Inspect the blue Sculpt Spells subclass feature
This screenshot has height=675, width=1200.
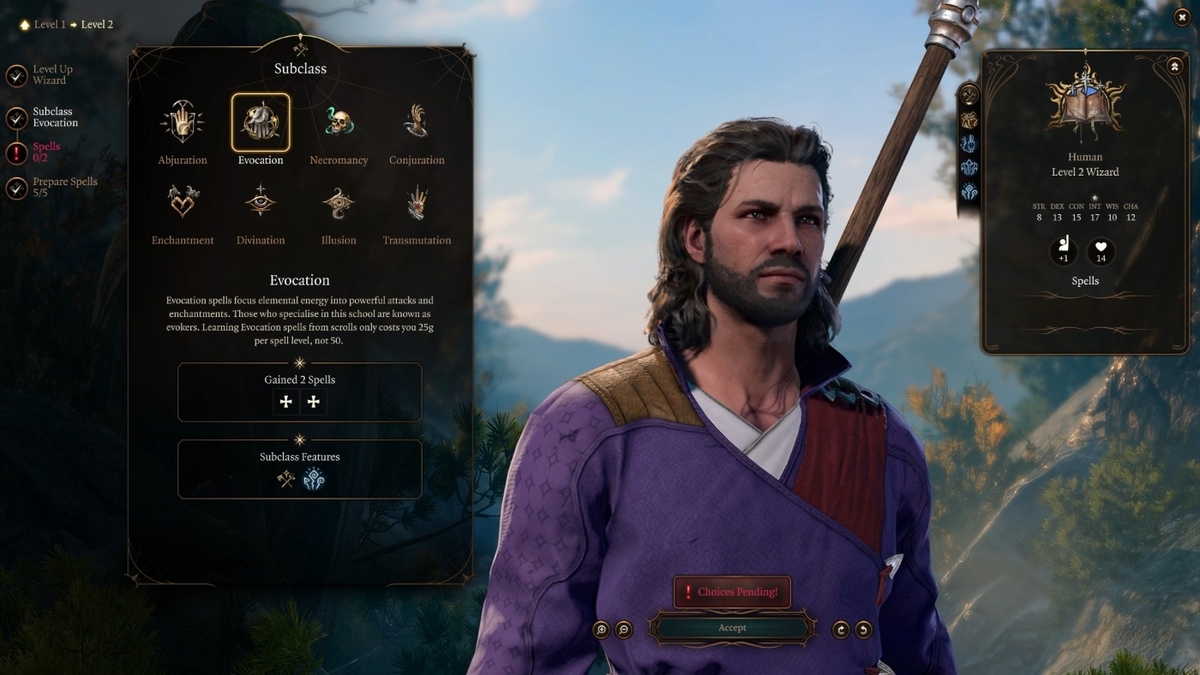pyautogui.click(x=314, y=480)
